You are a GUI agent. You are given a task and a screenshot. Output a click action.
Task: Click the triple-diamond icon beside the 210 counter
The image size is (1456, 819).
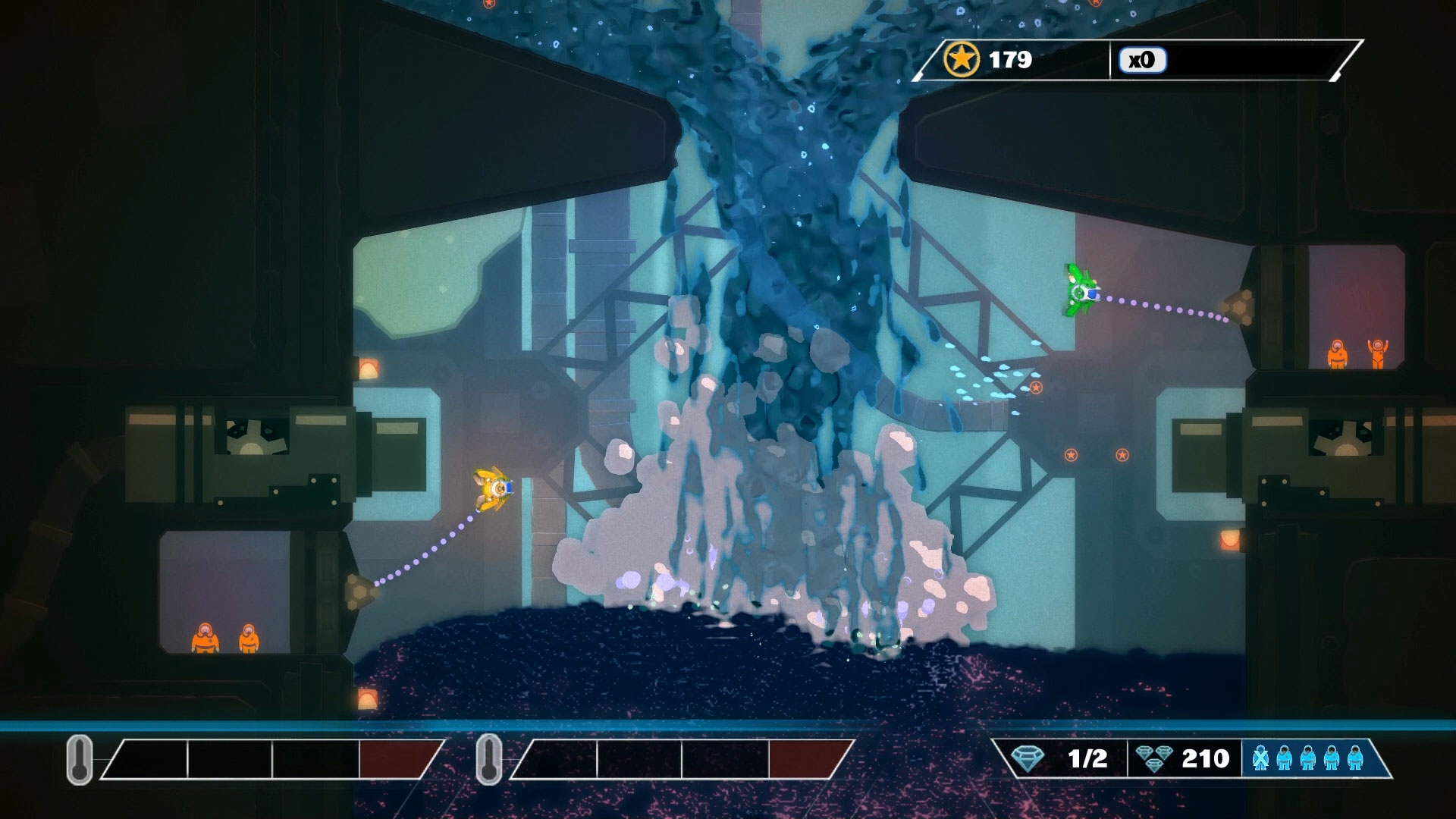pyautogui.click(x=1155, y=757)
